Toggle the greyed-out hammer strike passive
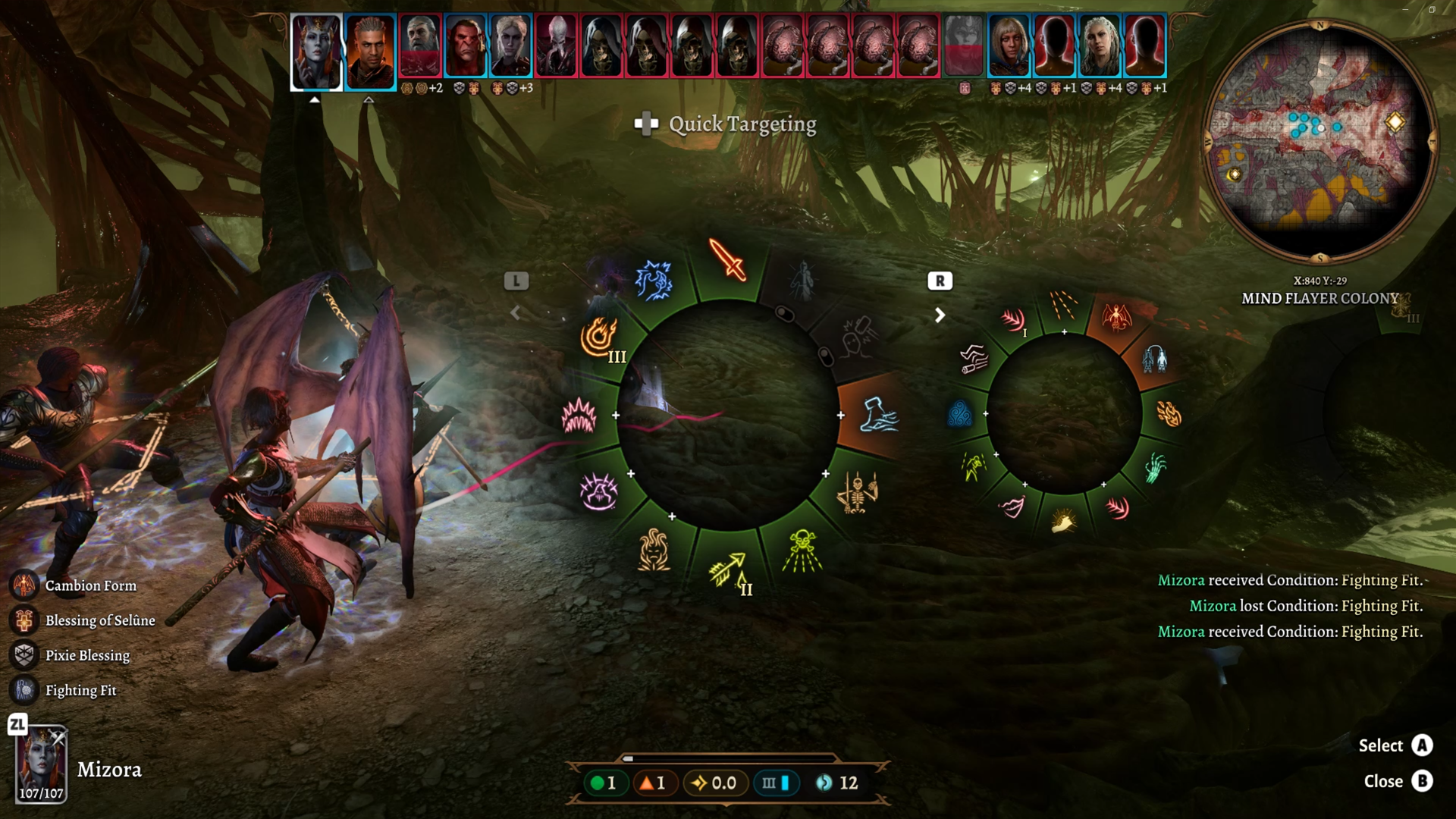 click(858, 337)
